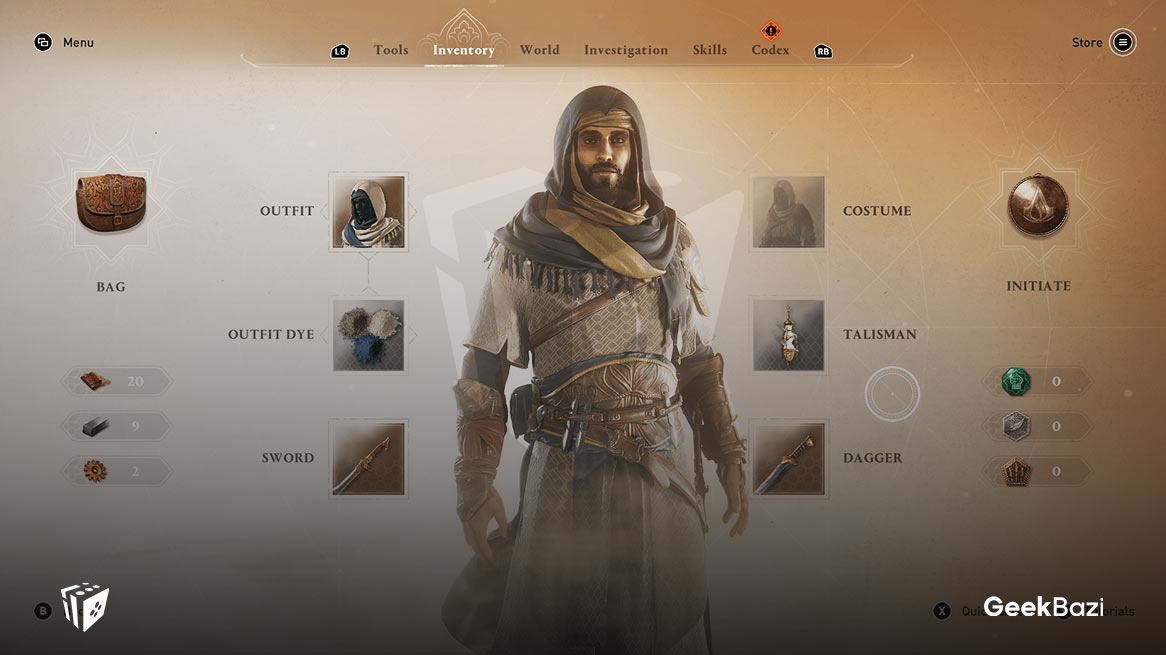Click the Initiate rank emblem

point(1038,208)
